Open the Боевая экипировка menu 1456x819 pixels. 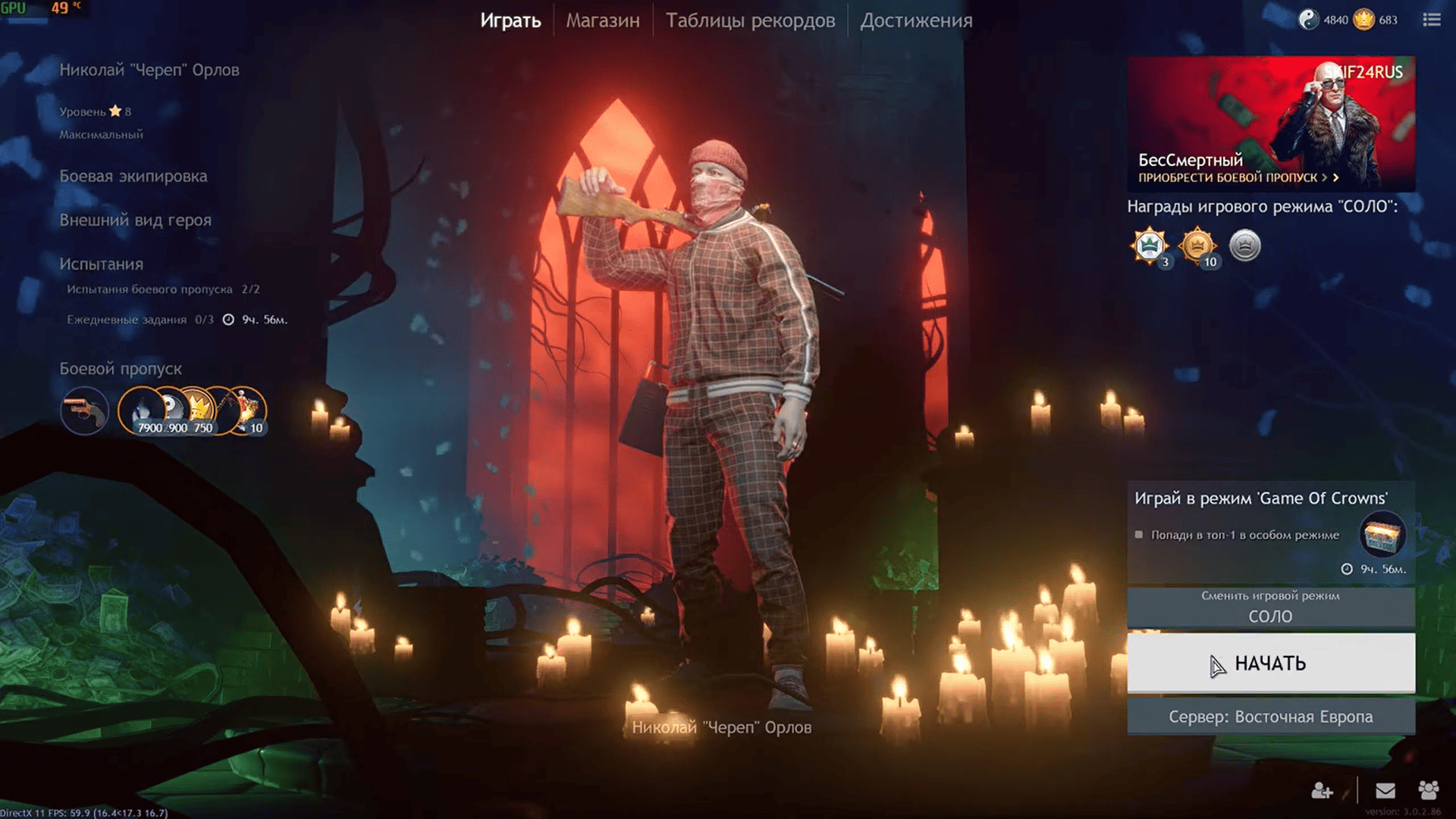(x=133, y=176)
